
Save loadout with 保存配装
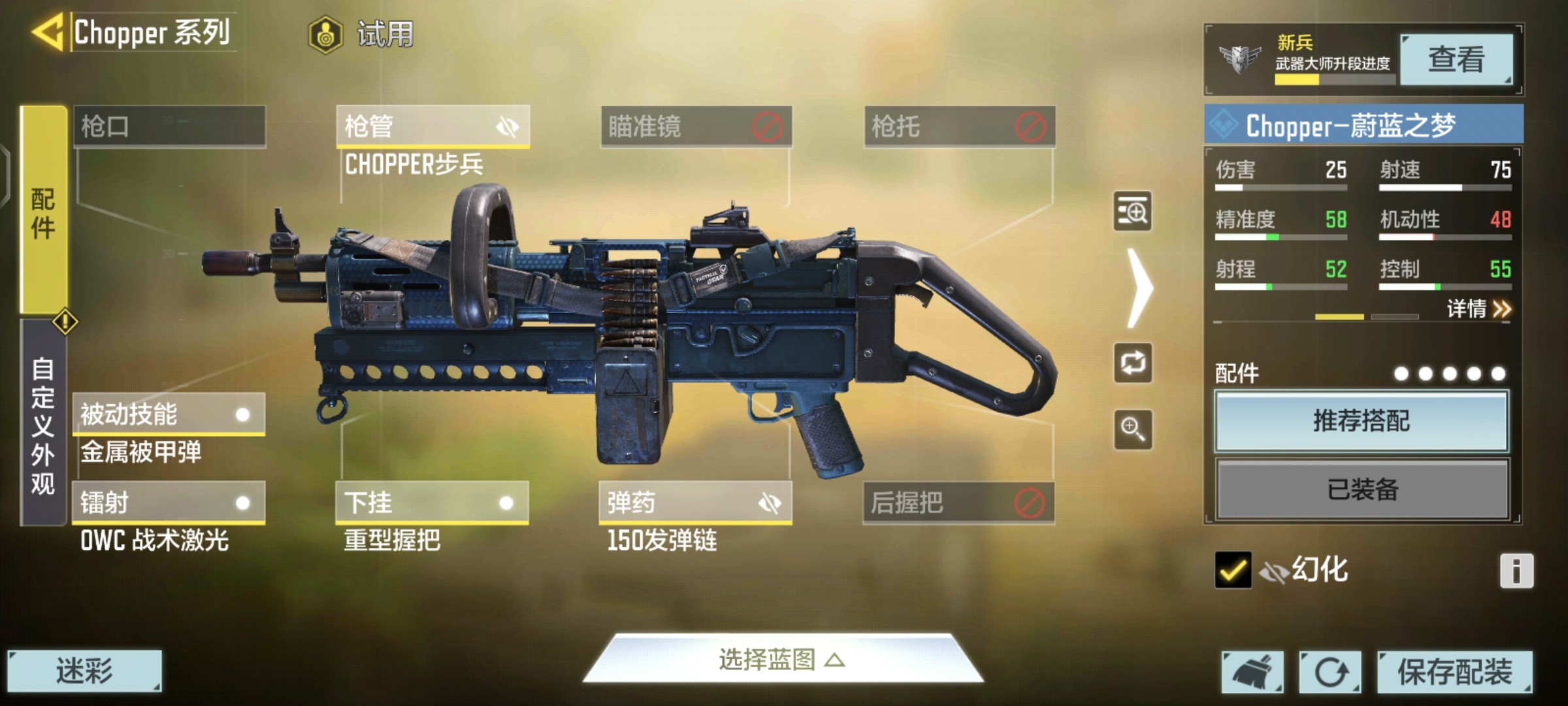pos(1454,672)
